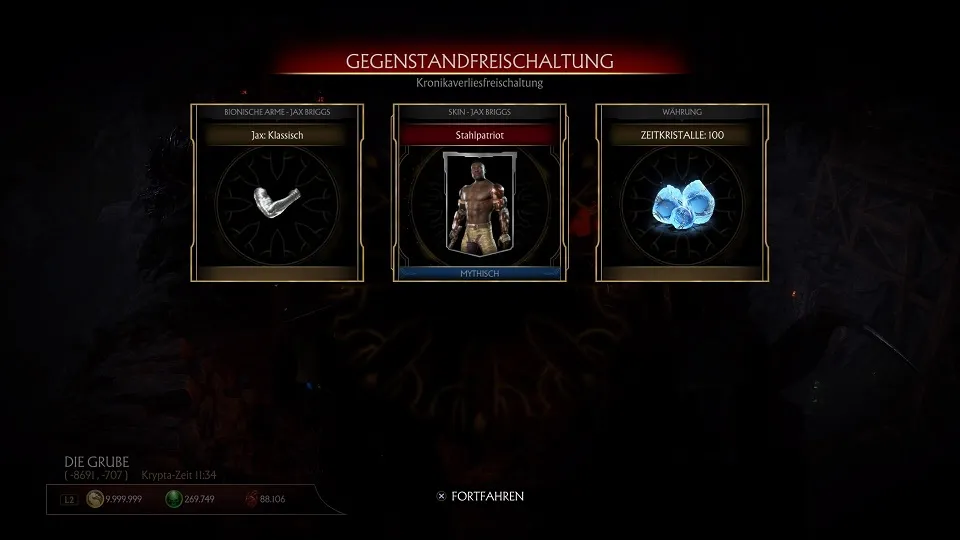This screenshot has height=540, width=960.
Task: Select the Jax: Klassisch bionic arms card
Action: (x=277, y=193)
